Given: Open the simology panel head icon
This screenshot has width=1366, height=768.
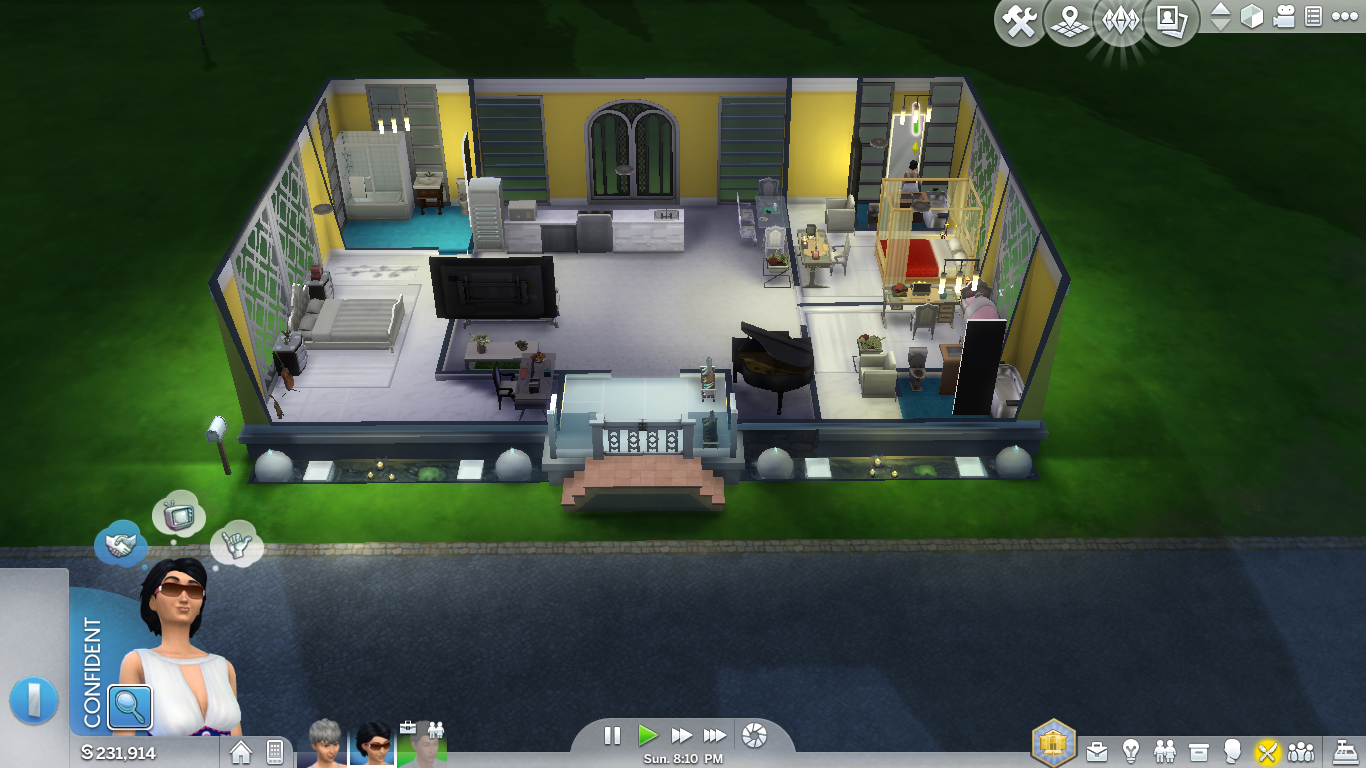Looking at the screenshot, I should (1232, 752).
